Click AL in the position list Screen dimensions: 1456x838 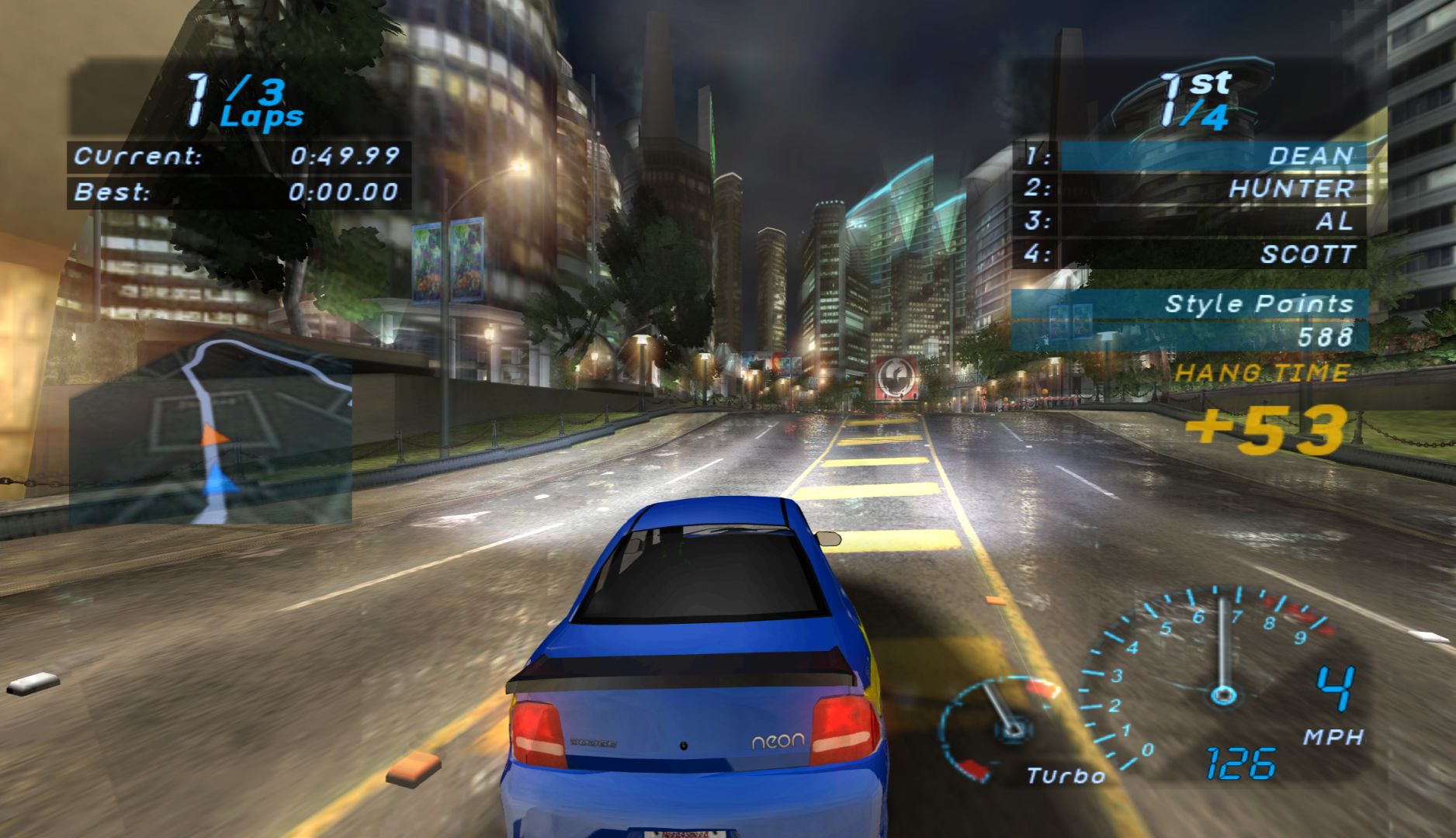click(1212, 221)
